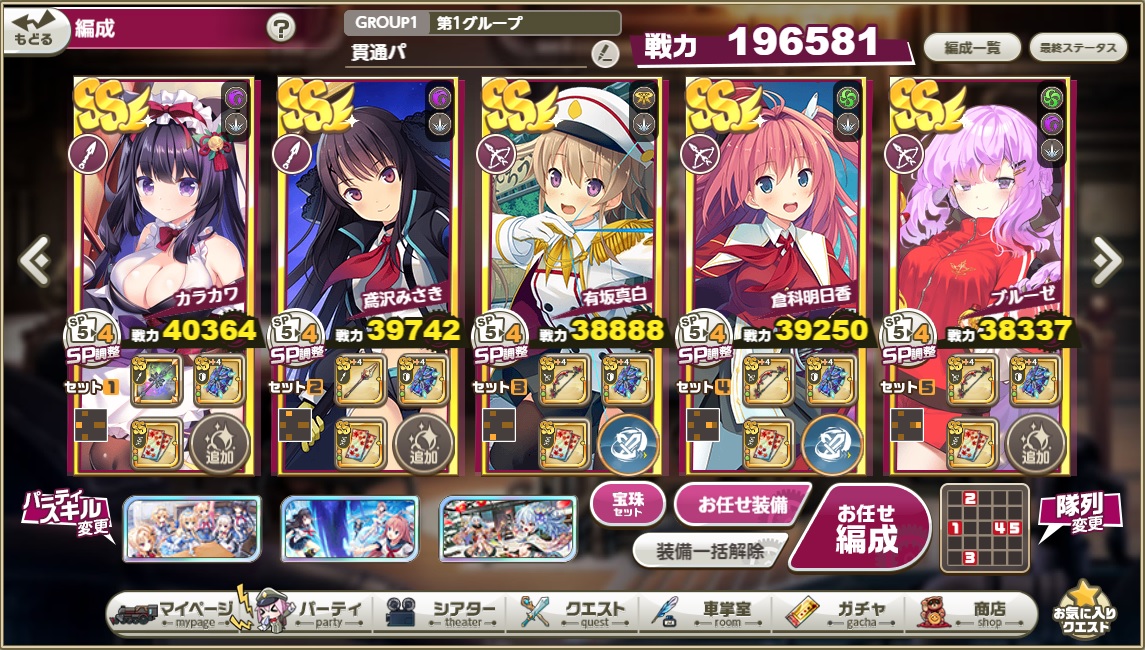The height and width of the screenshot is (650, 1145).
Task: Click the 宝珠セット button
Action: [x=627, y=504]
